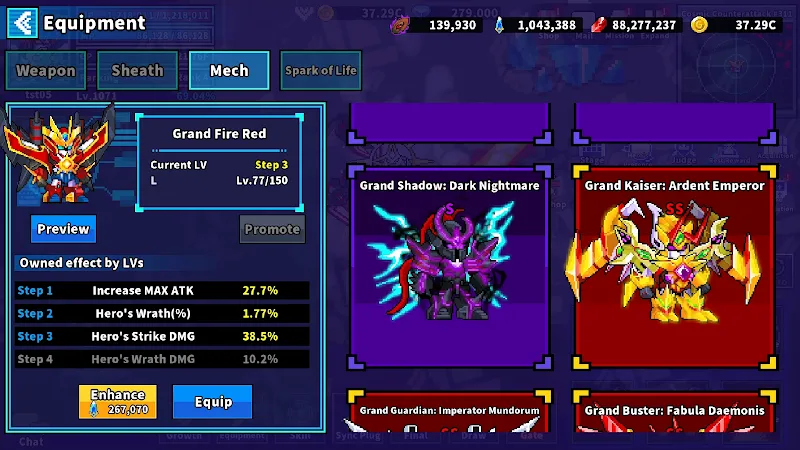
Task: Select the blue crystal currency icon
Action: pyautogui.click(x=499, y=25)
